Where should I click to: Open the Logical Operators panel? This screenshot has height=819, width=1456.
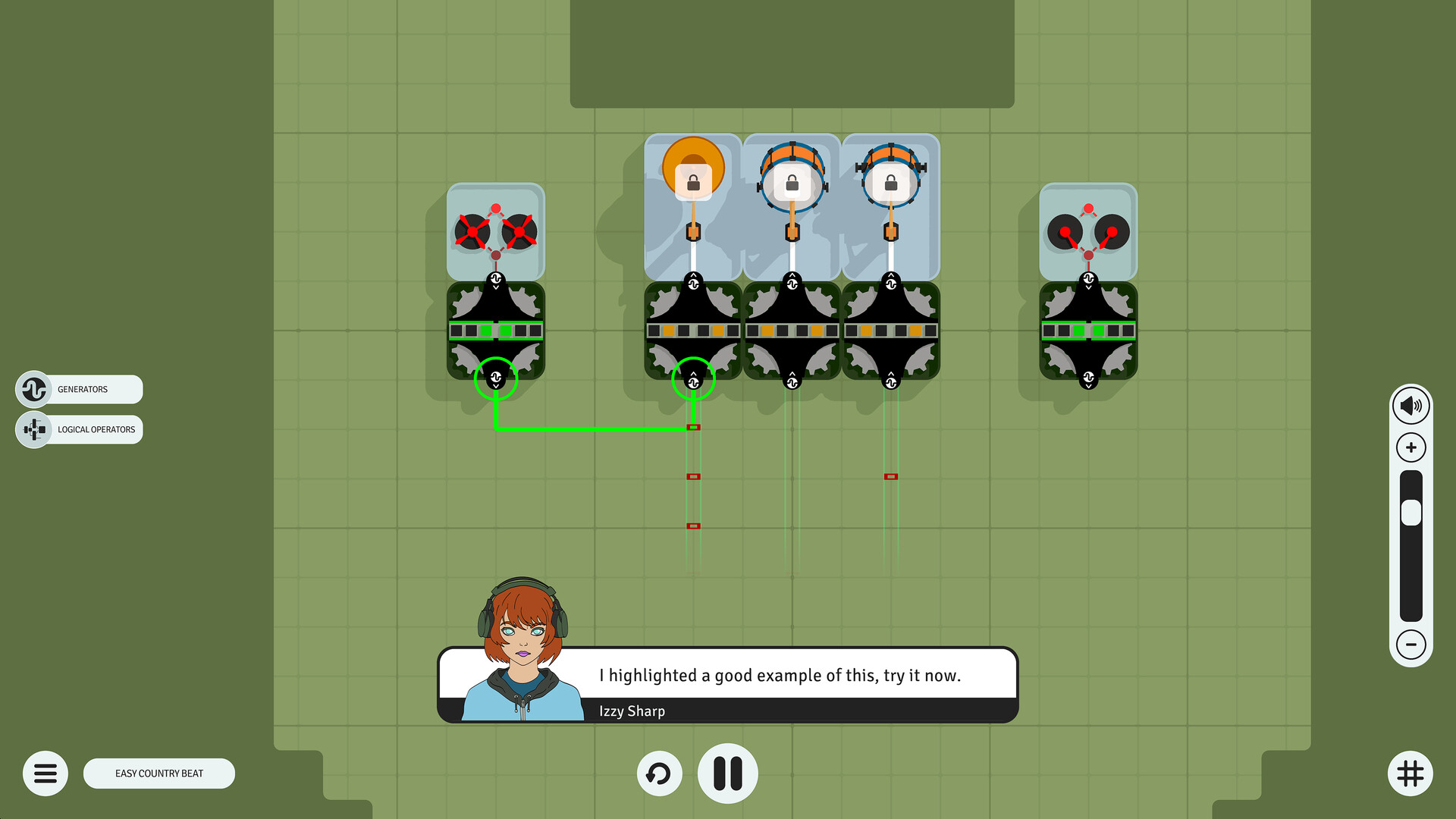tap(78, 429)
